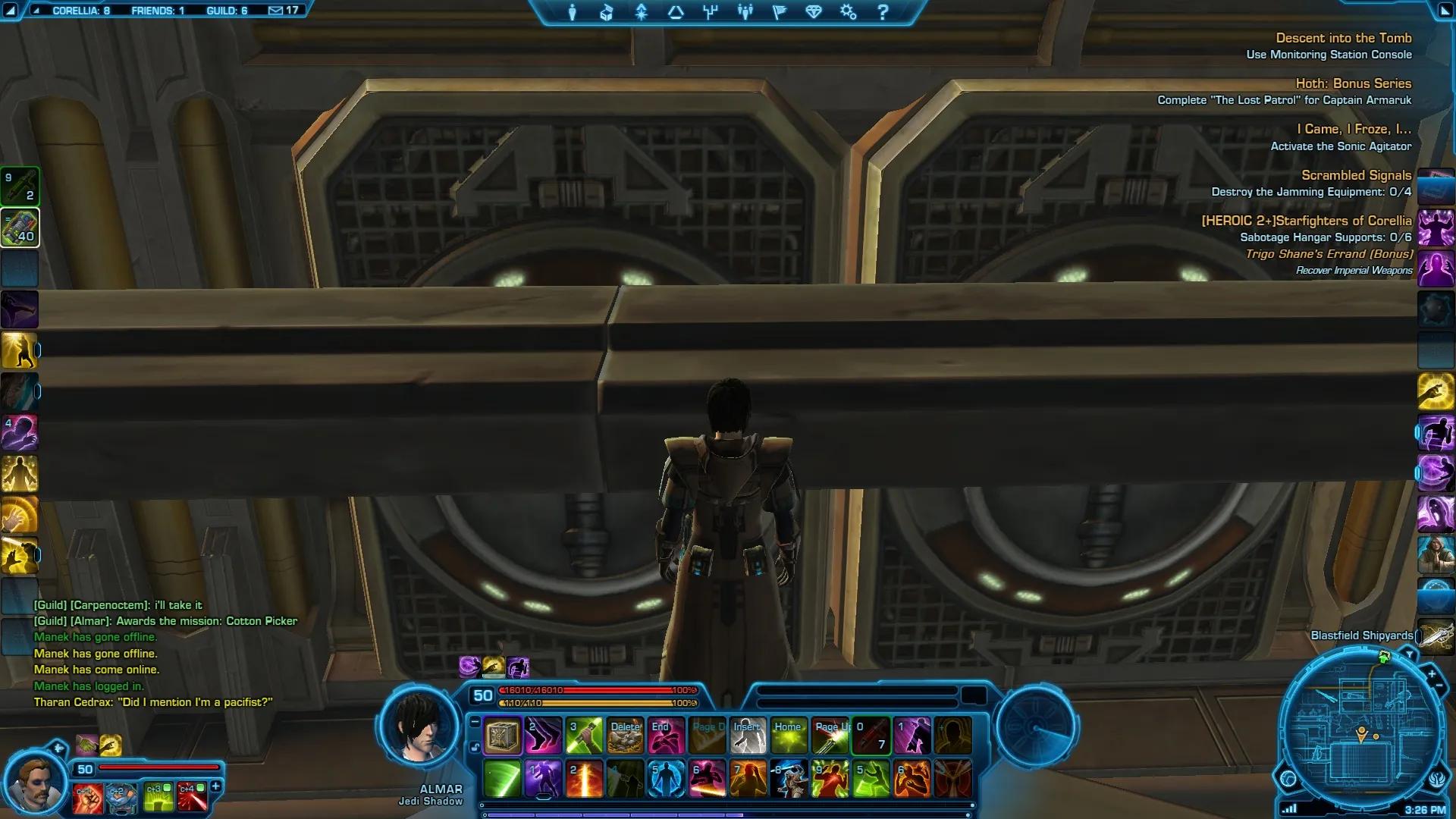Open the guild flag icon in the top menu
The image size is (1456, 819).
779,12
